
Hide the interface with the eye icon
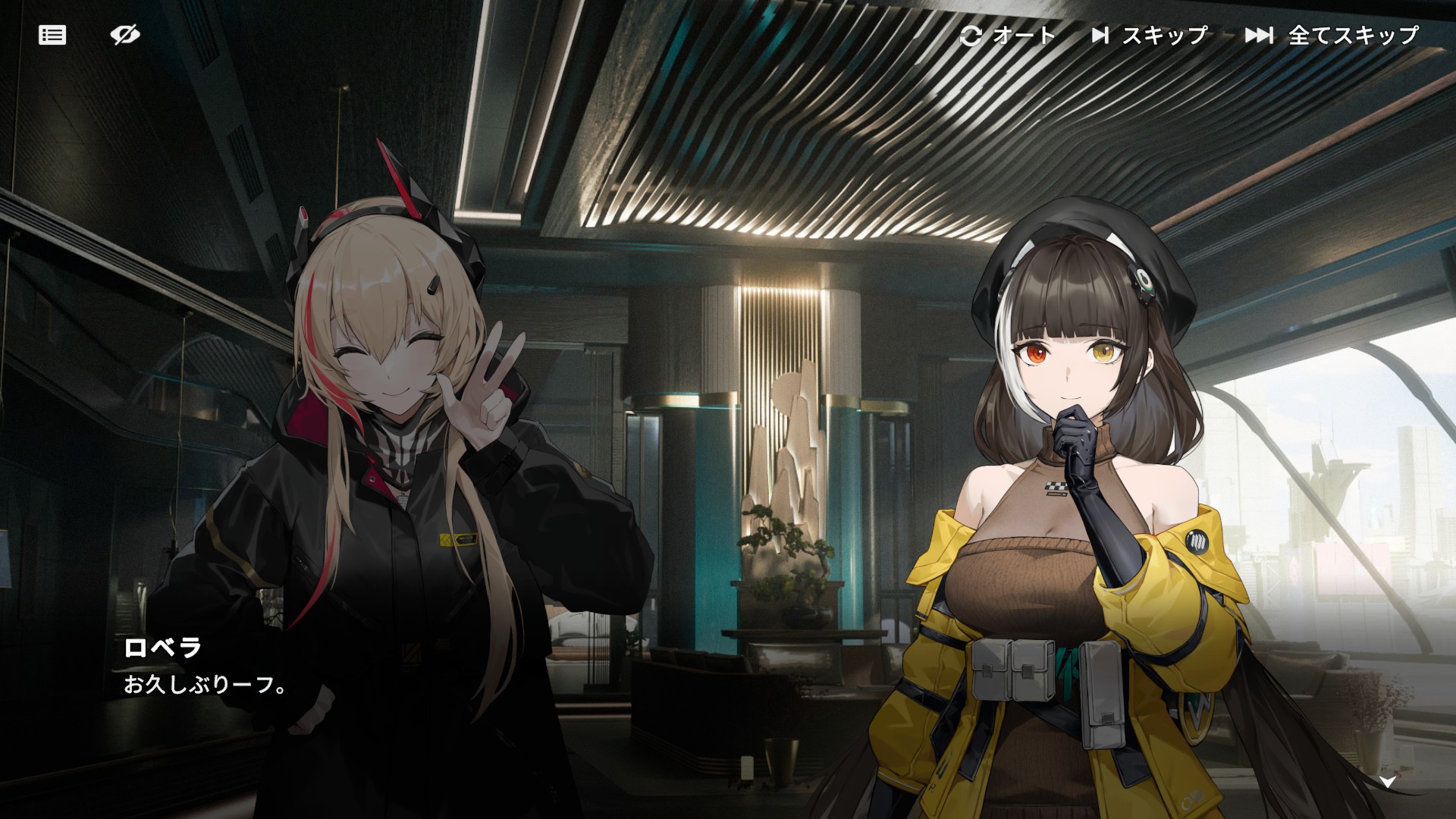click(x=125, y=35)
